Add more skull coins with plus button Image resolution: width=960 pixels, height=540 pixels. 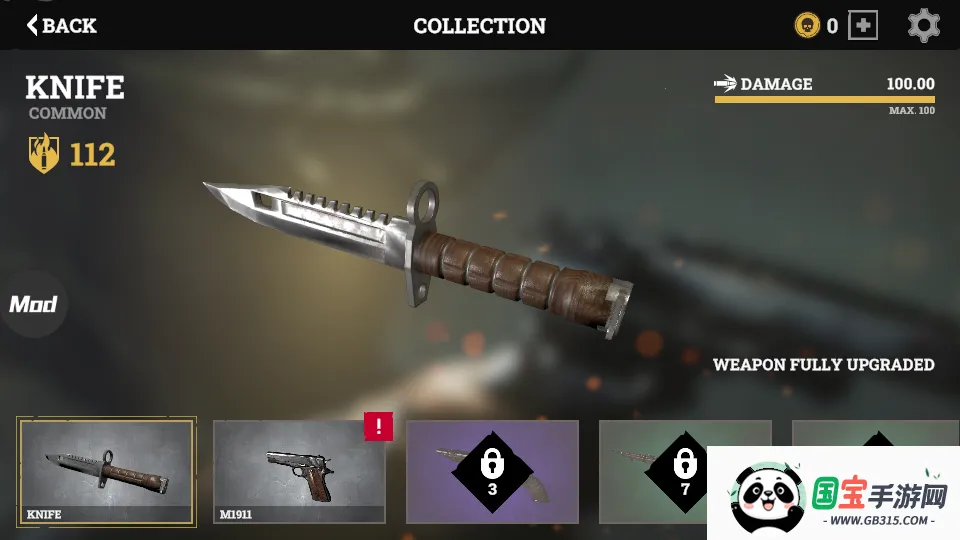(x=862, y=25)
